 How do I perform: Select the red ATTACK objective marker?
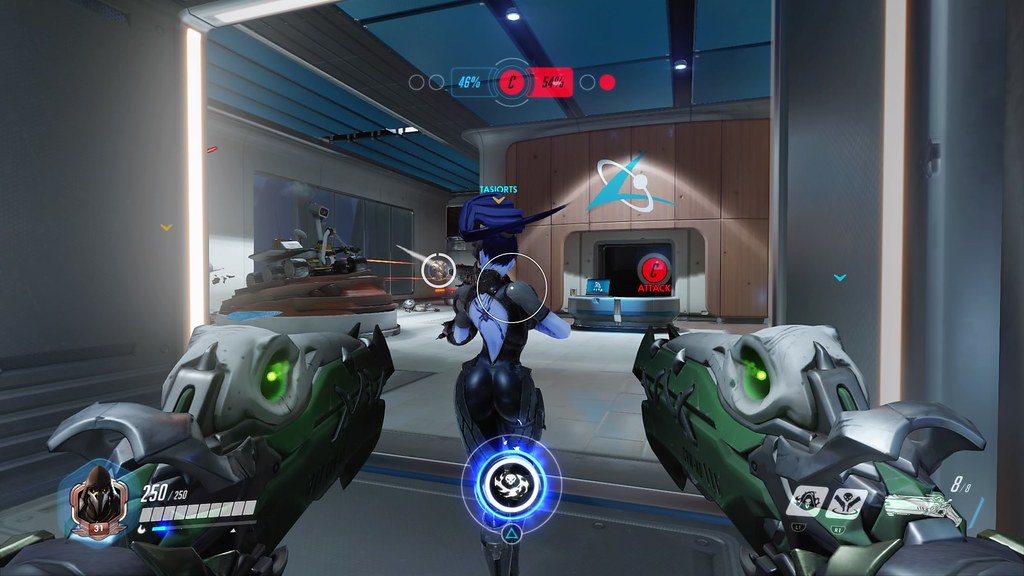[653, 270]
